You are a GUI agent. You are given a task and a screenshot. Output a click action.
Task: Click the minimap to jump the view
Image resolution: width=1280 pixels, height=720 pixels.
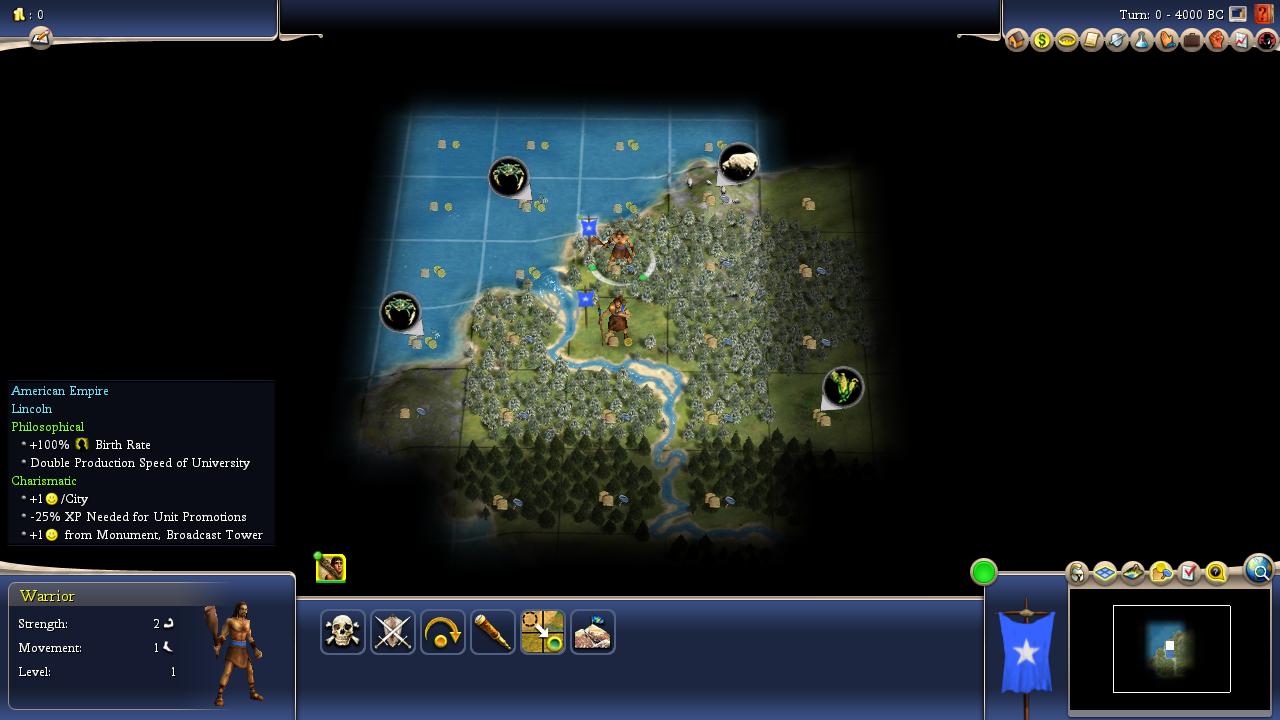[x=1171, y=648]
